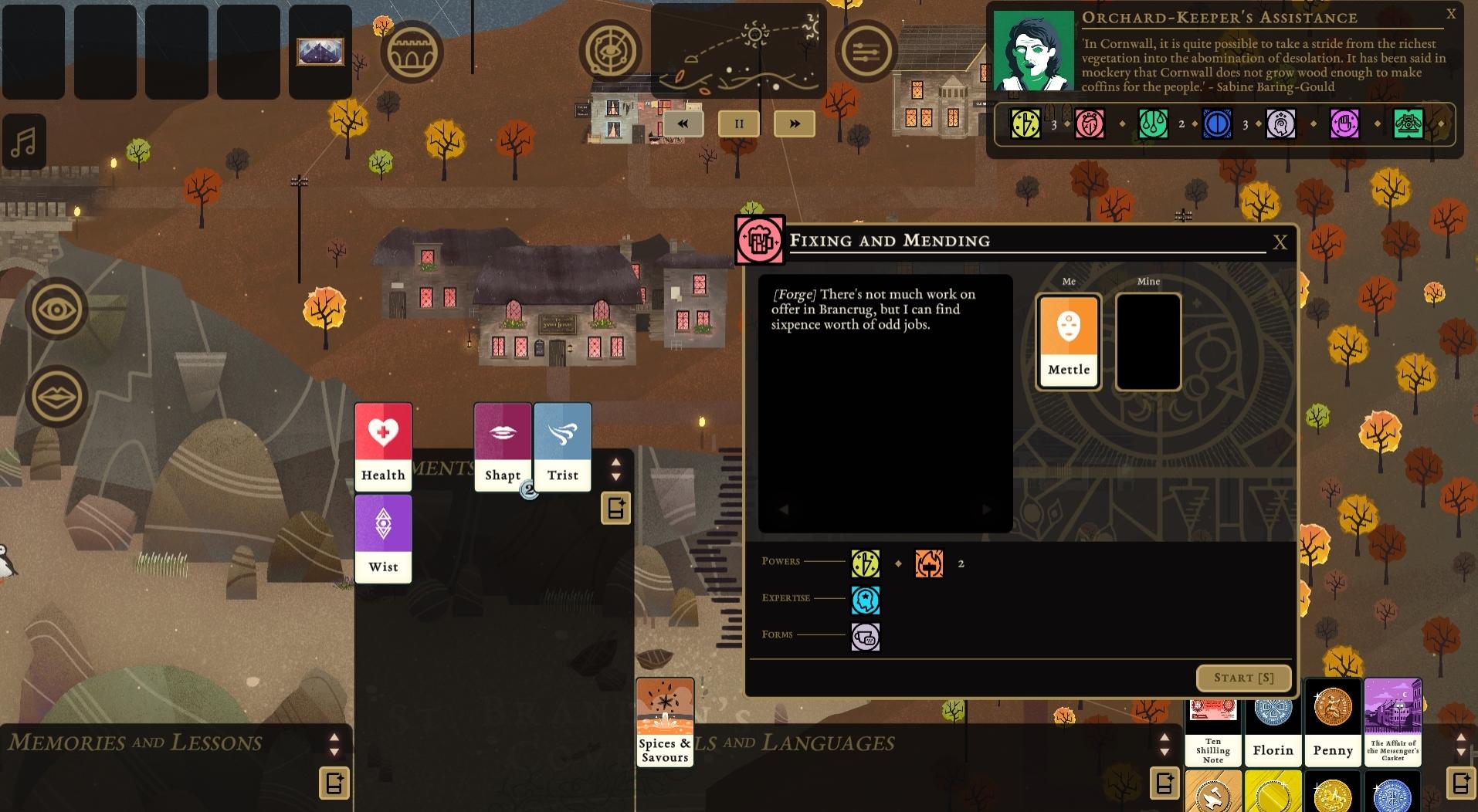Click the Start [S] button
This screenshot has height=812, width=1478.
[1242, 678]
